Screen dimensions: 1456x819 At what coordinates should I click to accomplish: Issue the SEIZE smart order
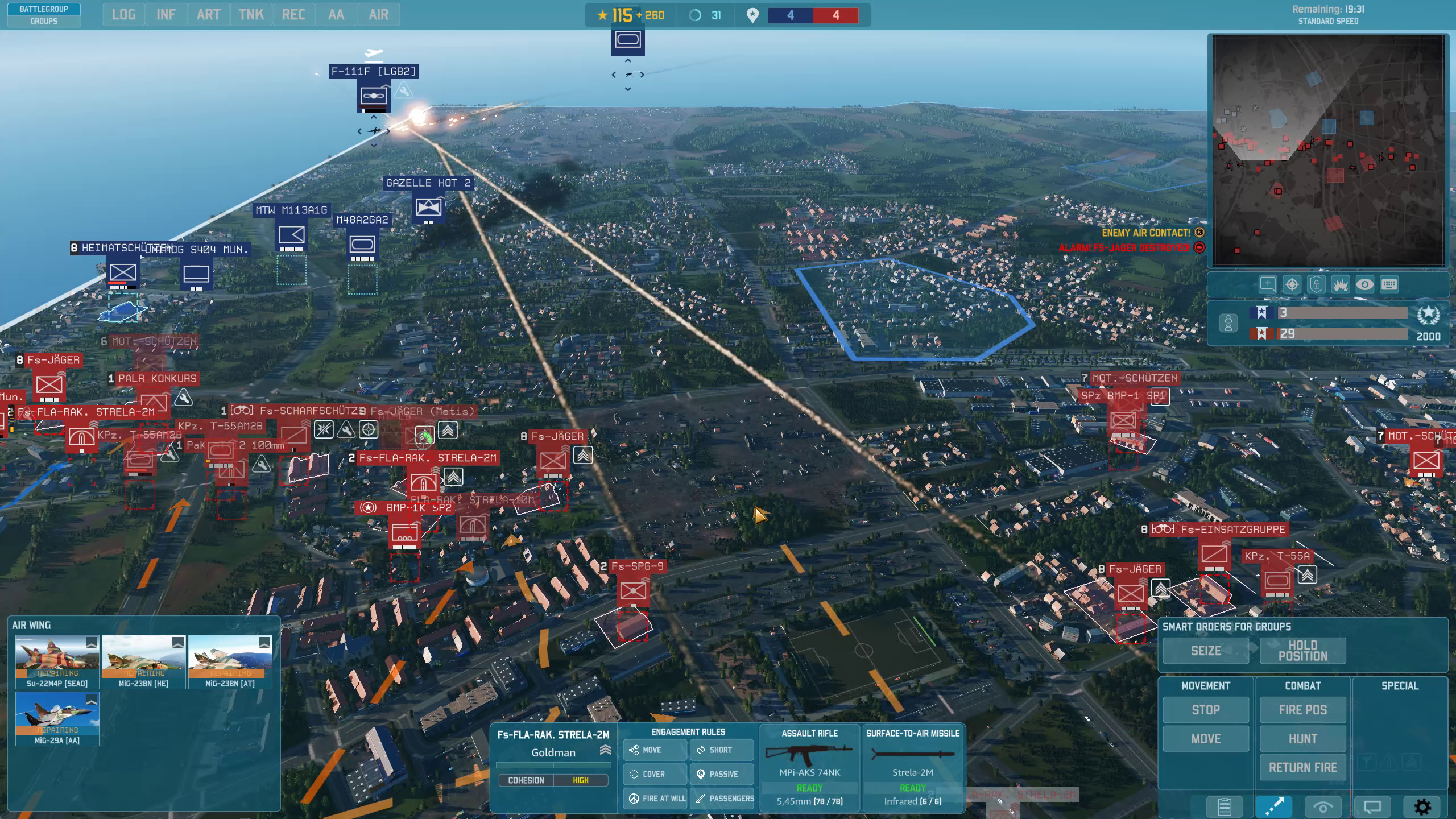click(1205, 651)
